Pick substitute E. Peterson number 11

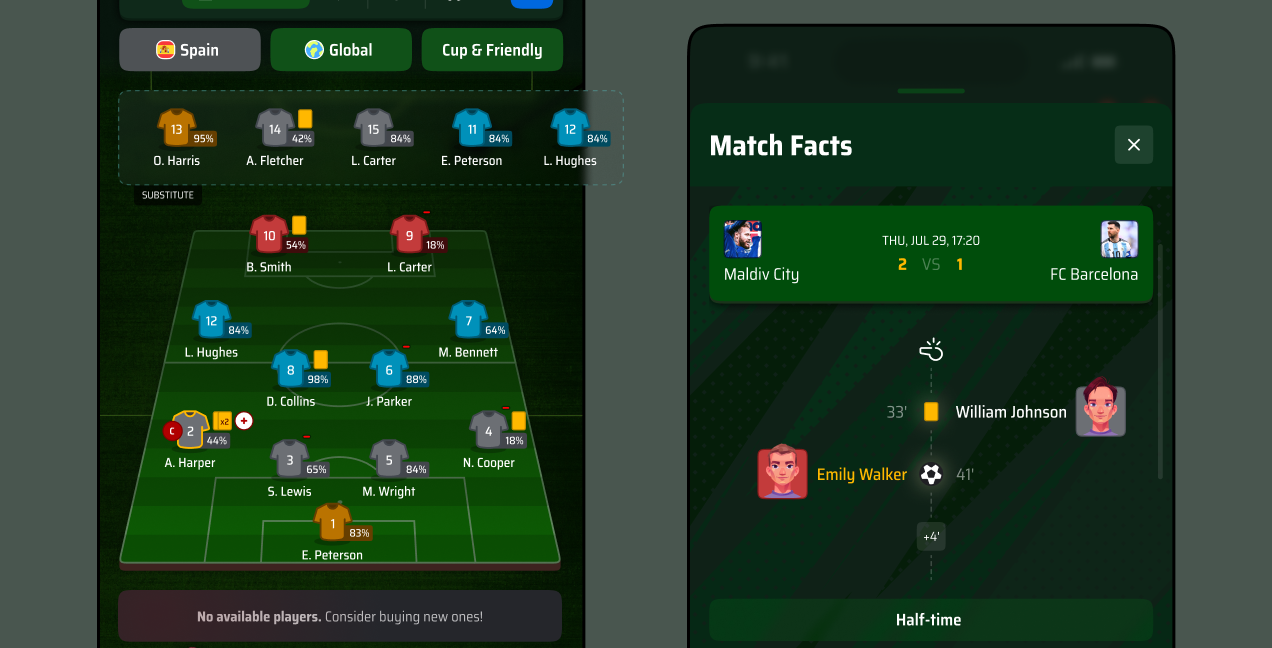[x=472, y=129]
